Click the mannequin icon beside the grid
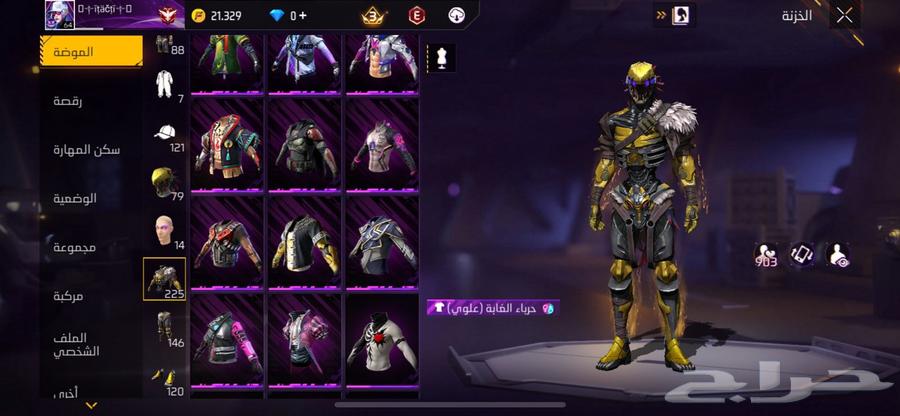Image resolution: width=900 pixels, height=416 pixels. click(442, 58)
